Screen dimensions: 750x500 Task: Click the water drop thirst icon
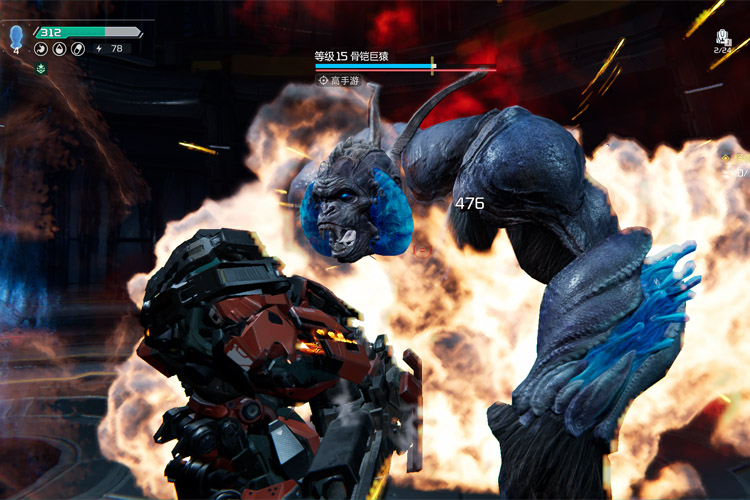pos(60,48)
